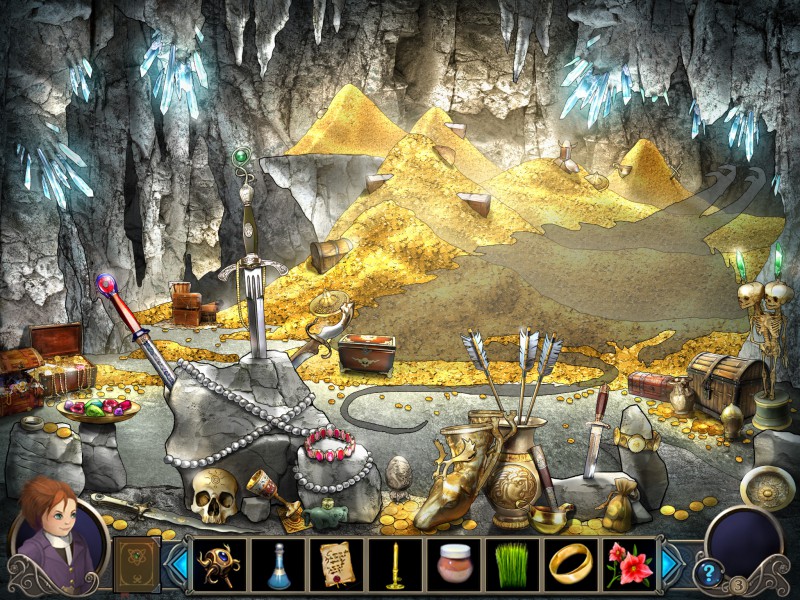Select the red flower inventory item
Image resolution: width=800 pixels, height=600 pixels.
point(628,565)
